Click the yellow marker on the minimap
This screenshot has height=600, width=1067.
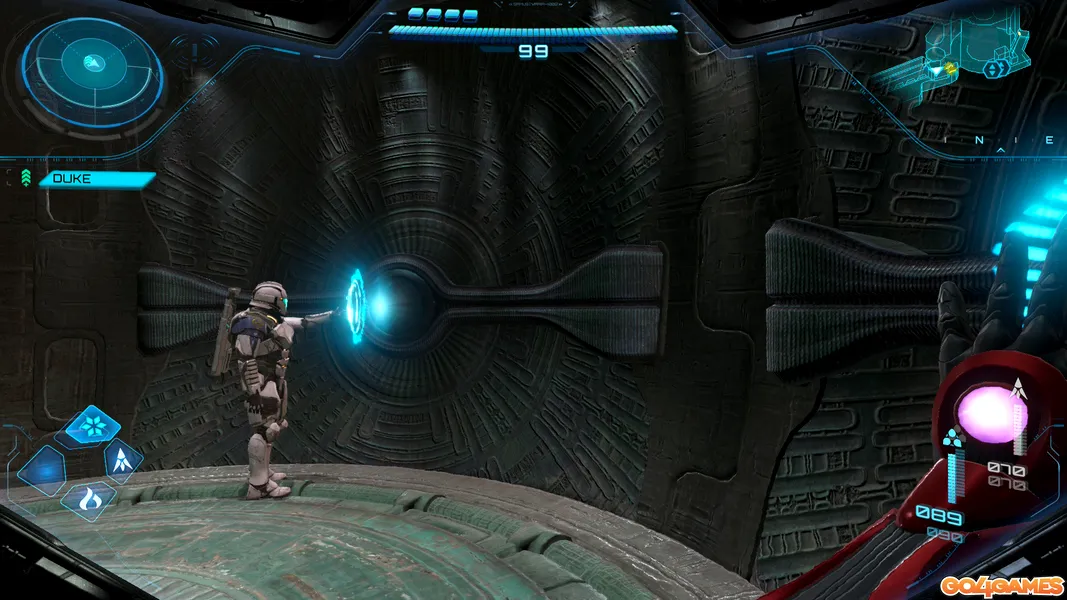[x=950, y=68]
